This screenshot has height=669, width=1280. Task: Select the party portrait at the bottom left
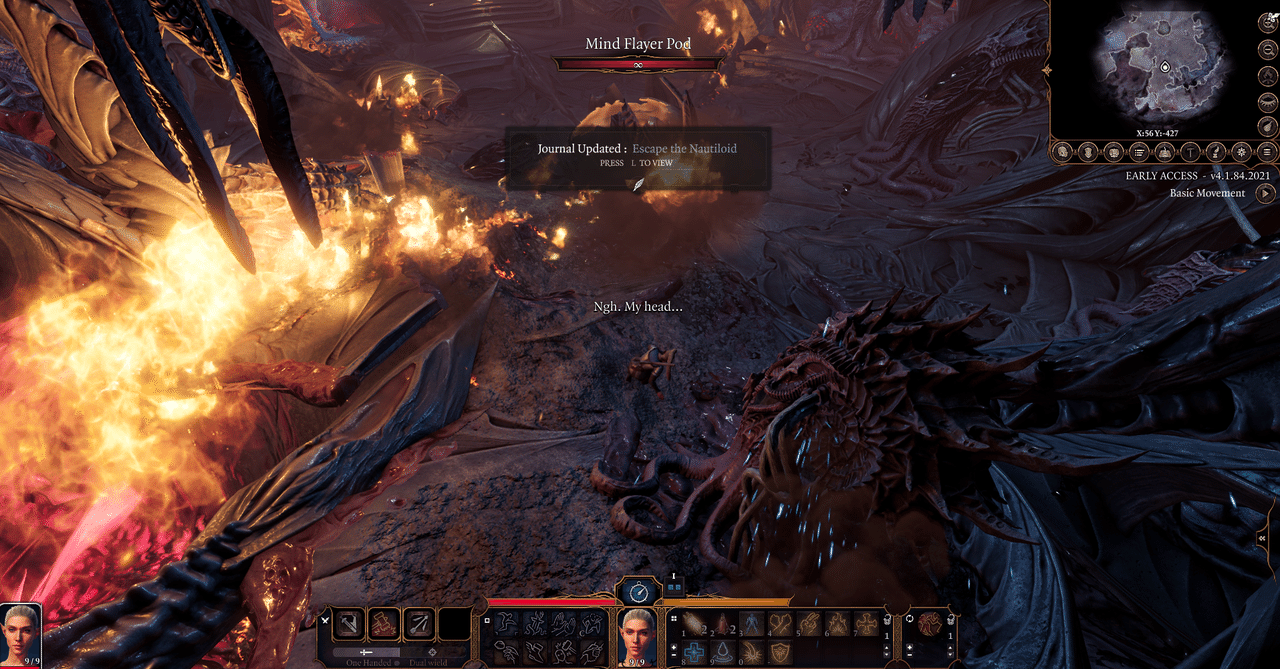pos(21,631)
